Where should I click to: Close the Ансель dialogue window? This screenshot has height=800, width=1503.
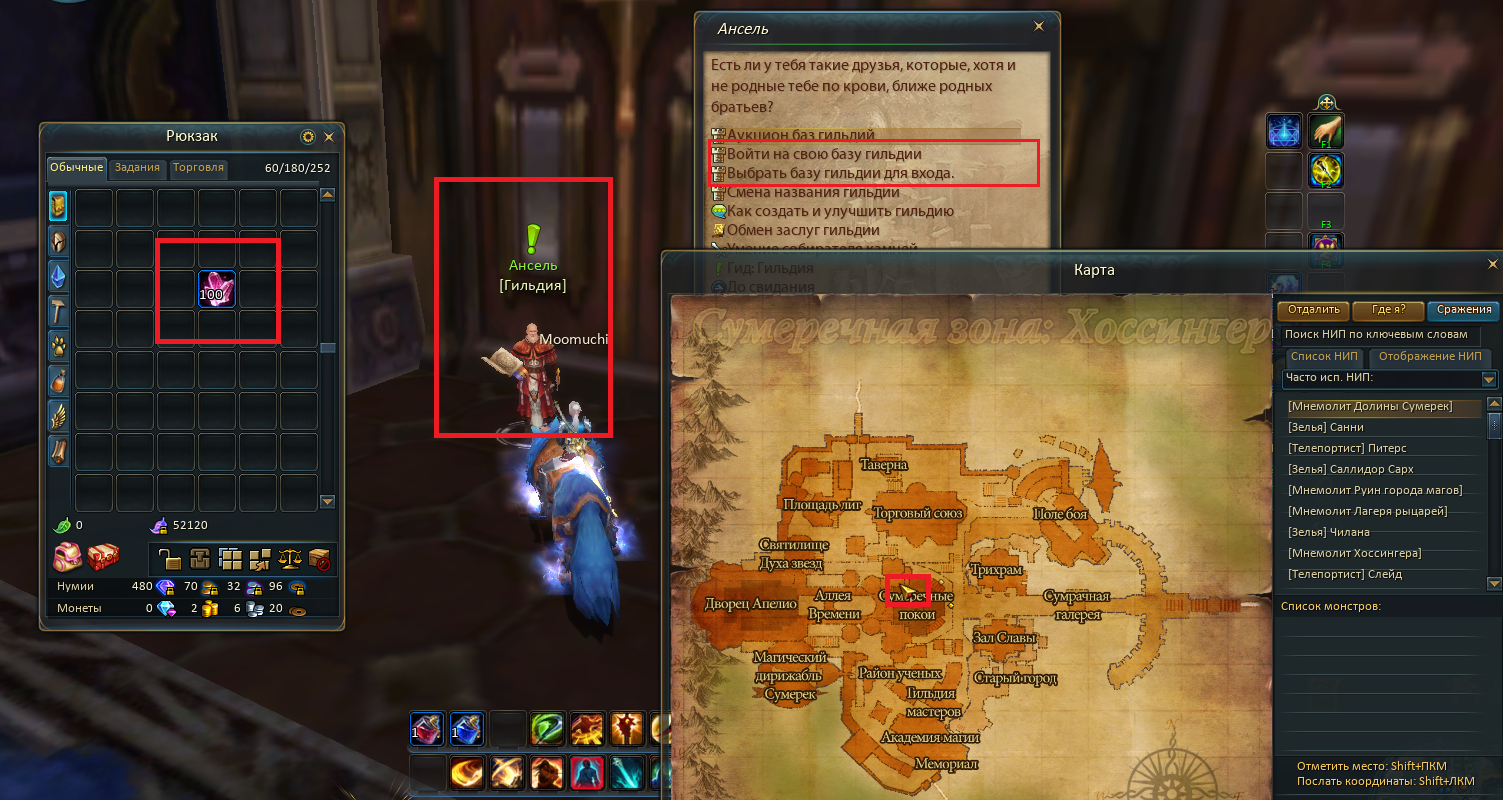click(x=1039, y=27)
